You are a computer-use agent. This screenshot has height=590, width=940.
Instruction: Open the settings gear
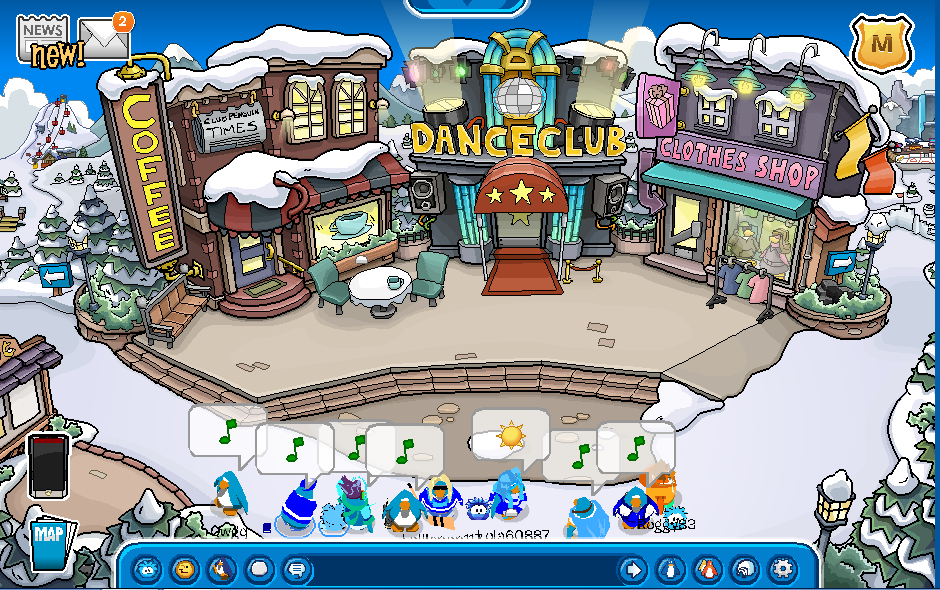pyautogui.click(x=780, y=570)
